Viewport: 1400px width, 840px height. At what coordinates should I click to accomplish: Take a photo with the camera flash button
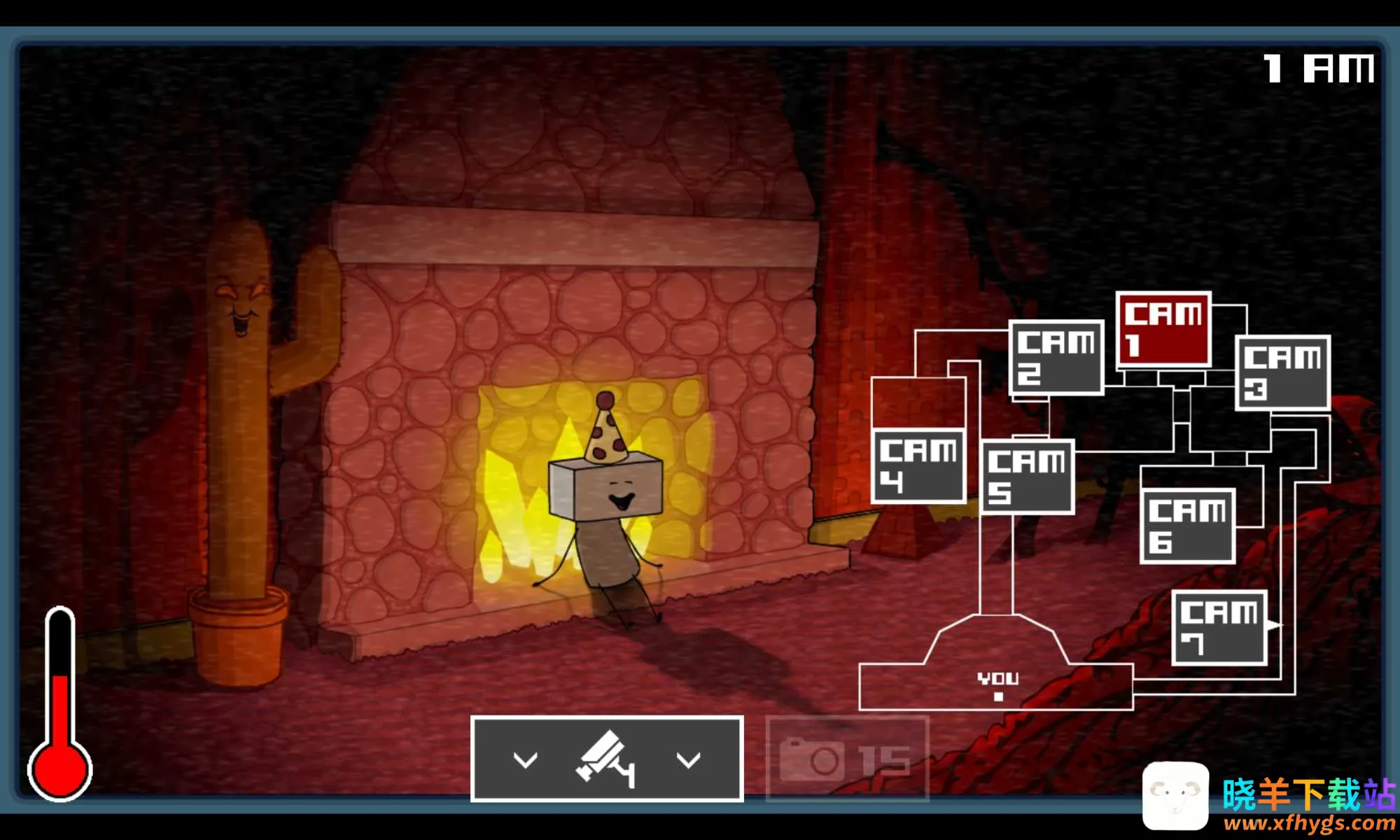(847, 759)
